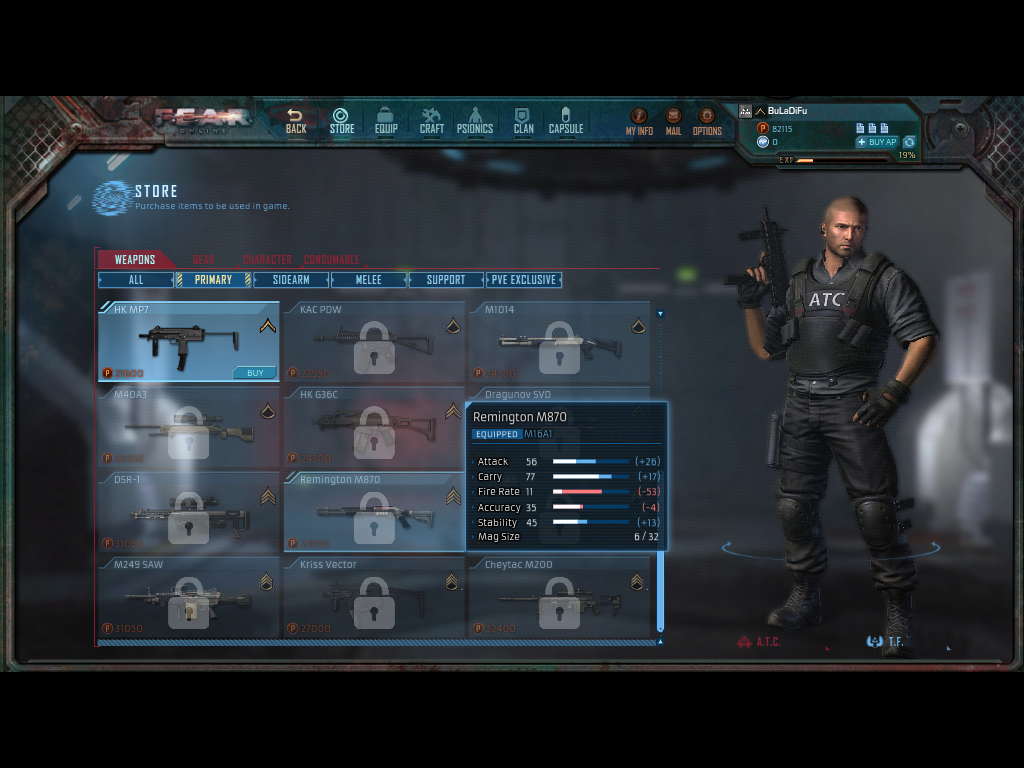Open the Clan menu
The height and width of the screenshot is (768, 1024).
tap(523, 121)
